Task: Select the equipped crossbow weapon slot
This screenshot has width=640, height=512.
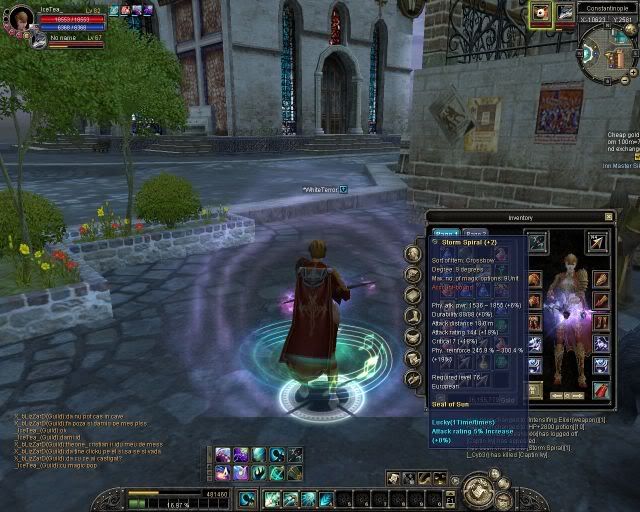Action: [536, 242]
